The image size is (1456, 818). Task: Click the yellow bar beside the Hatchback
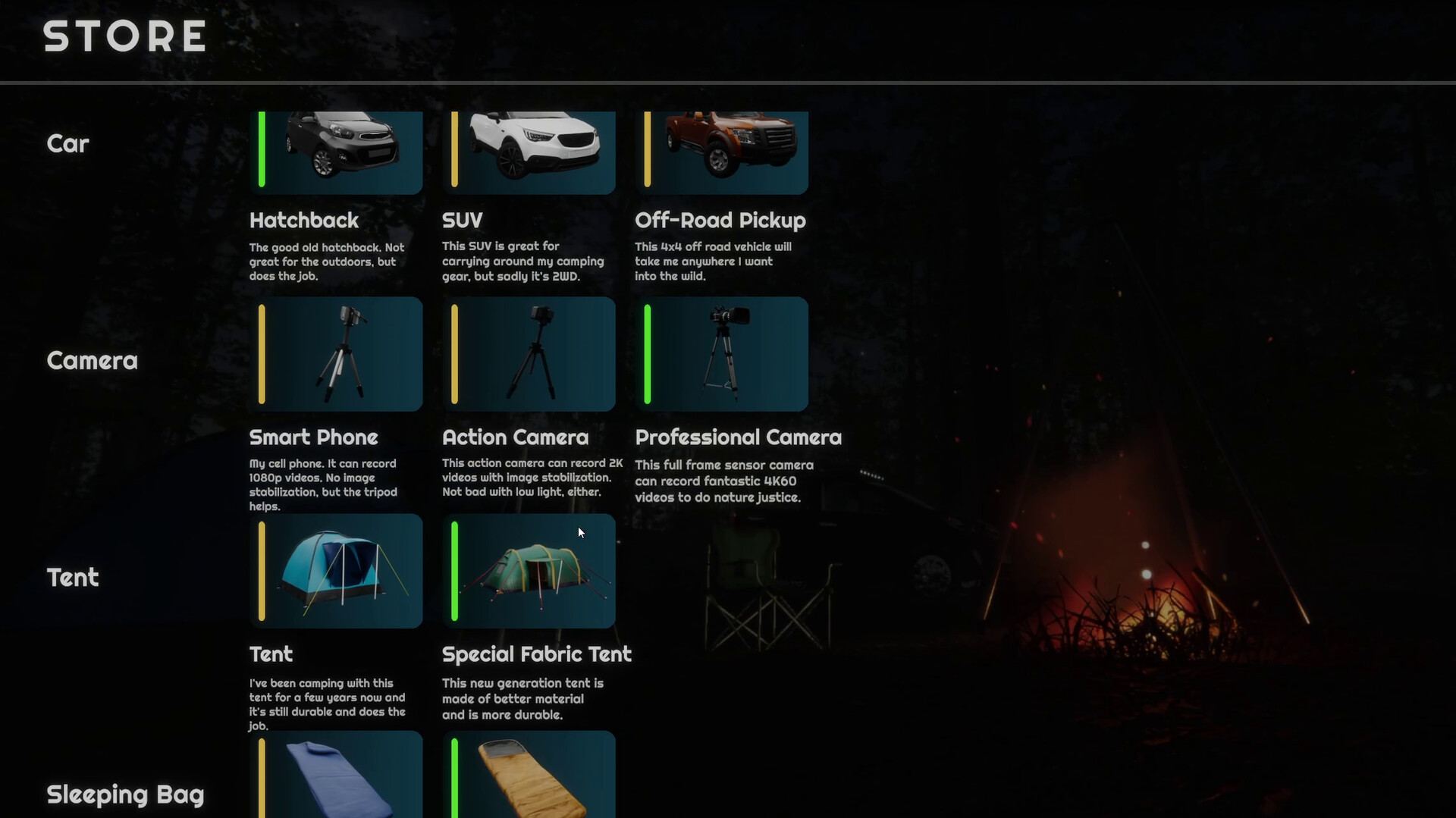pos(262,149)
